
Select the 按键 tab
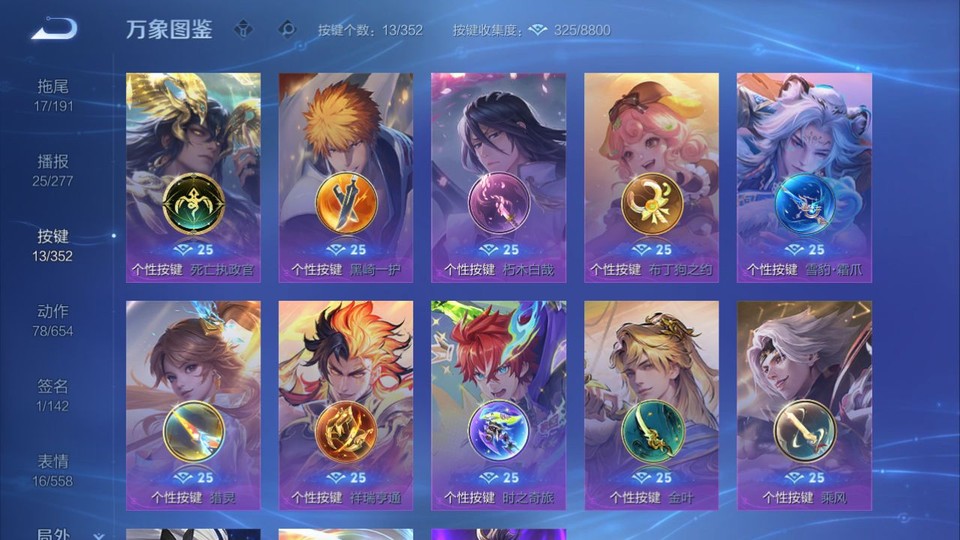click(x=54, y=245)
